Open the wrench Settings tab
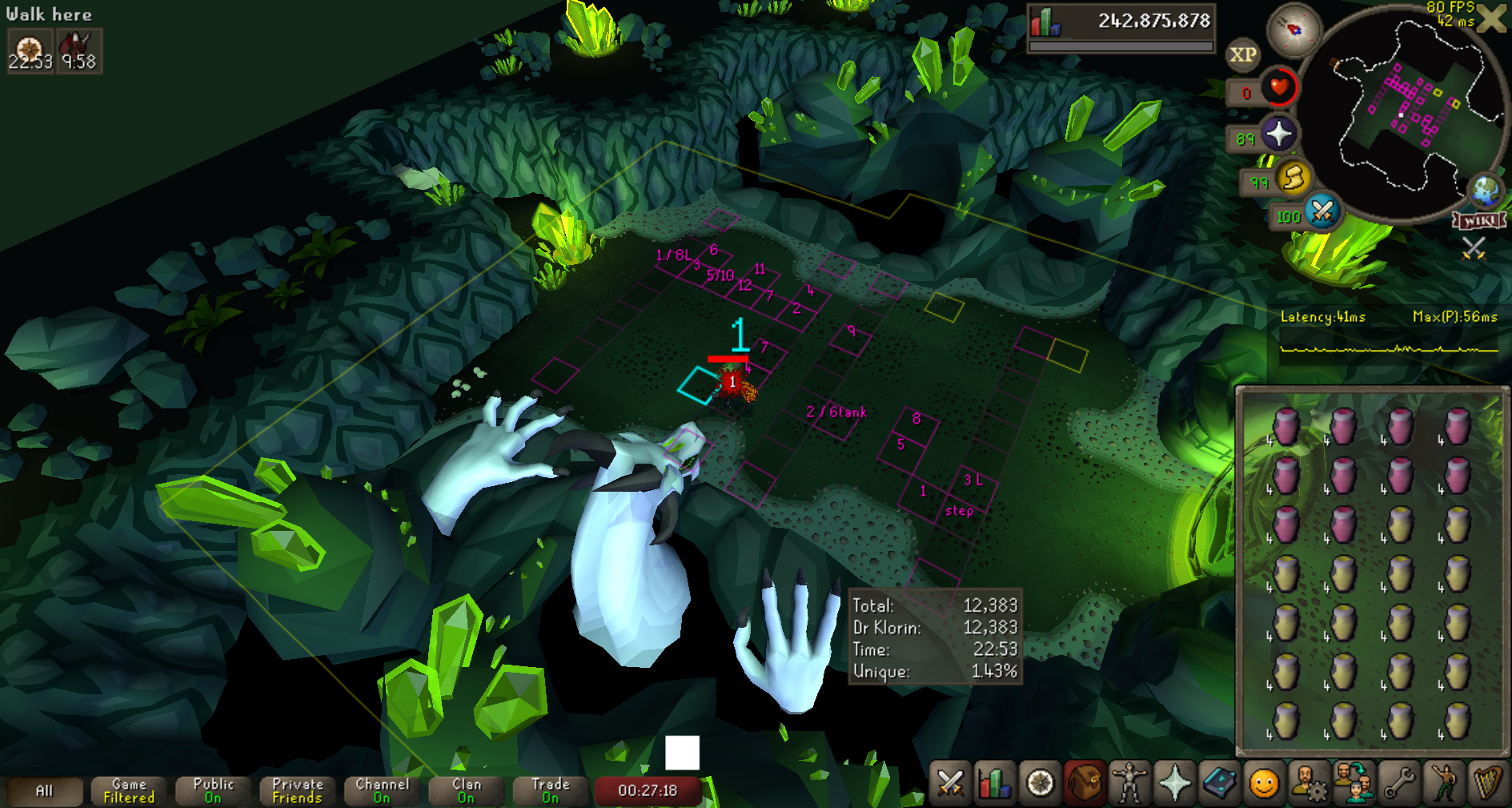The width and height of the screenshot is (1512, 808). pos(1398,783)
